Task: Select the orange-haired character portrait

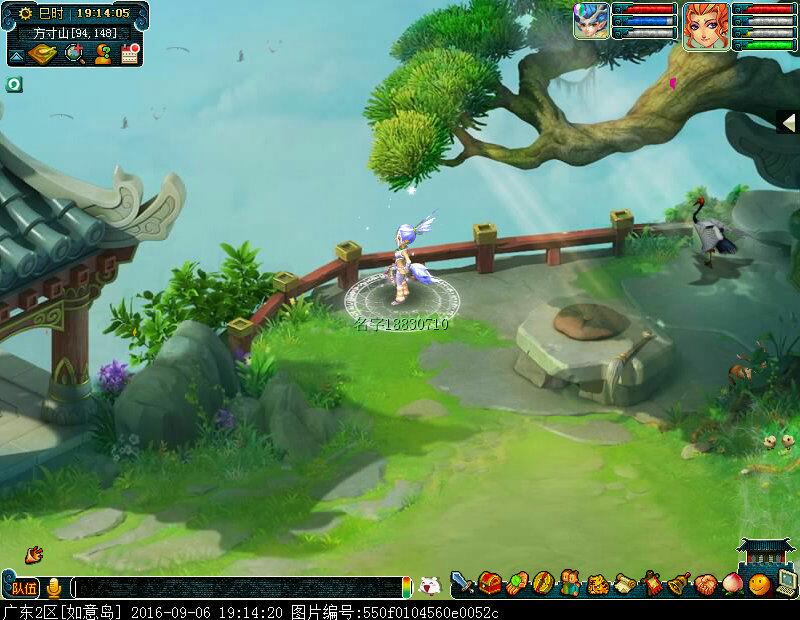Action: coord(706,24)
